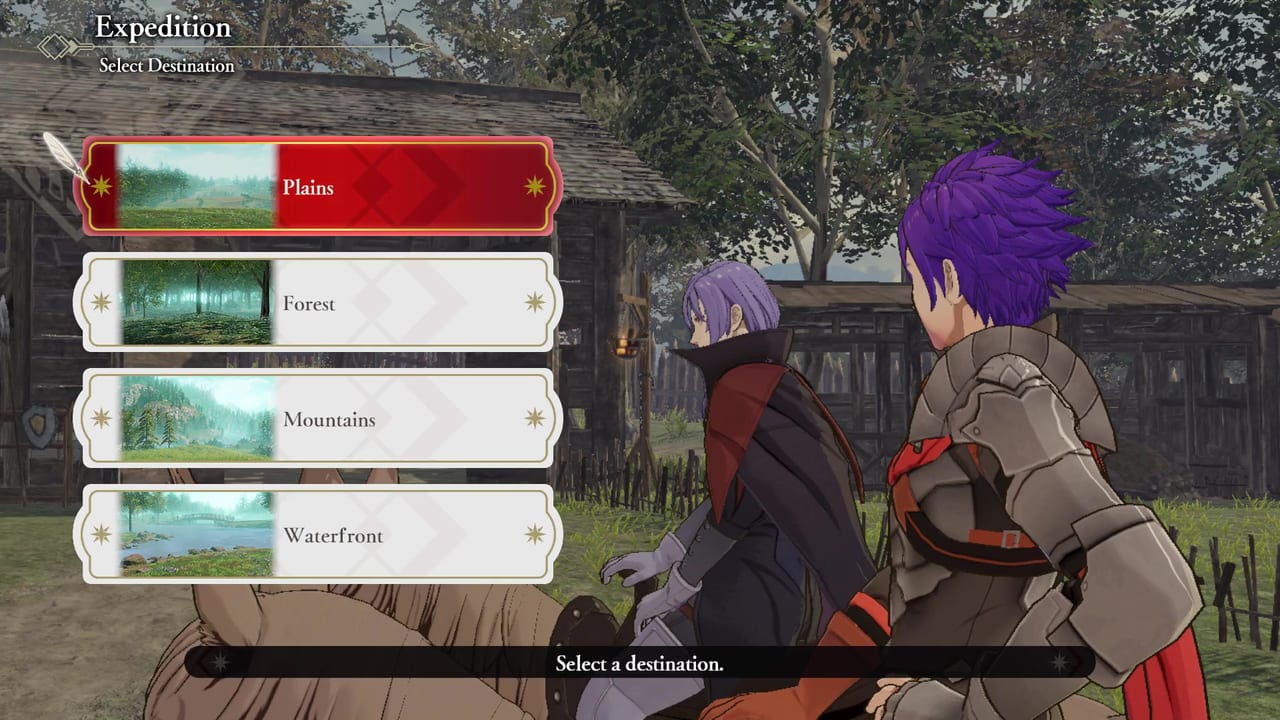Click the Select a destination prompt bar
The width and height of the screenshot is (1280, 720).
point(640,663)
